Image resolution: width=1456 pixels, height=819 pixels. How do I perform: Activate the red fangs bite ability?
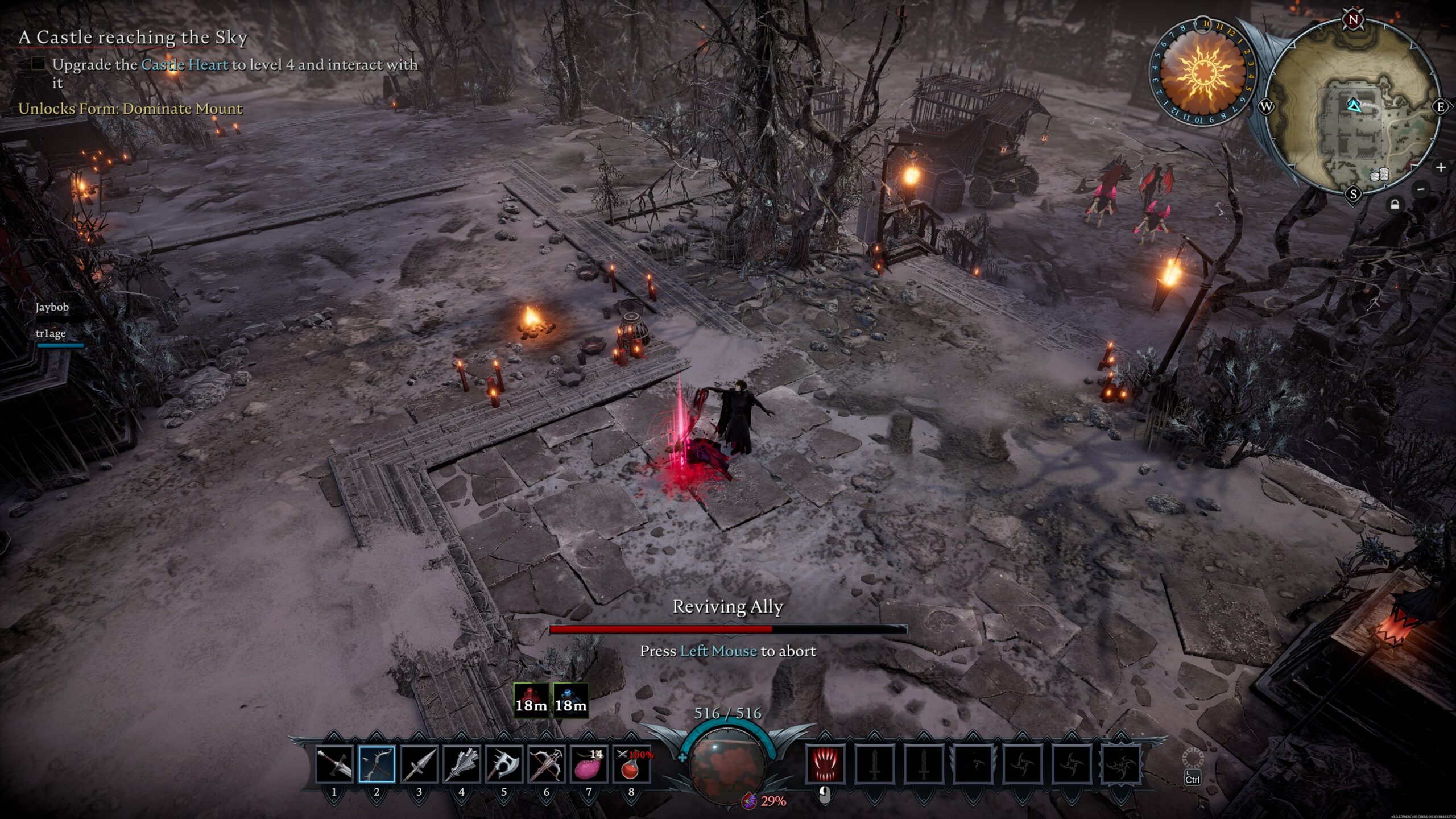pos(825,764)
